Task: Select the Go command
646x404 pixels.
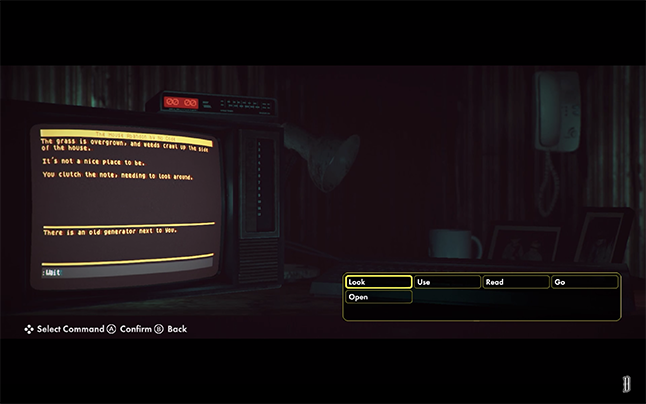Action: pos(585,282)
